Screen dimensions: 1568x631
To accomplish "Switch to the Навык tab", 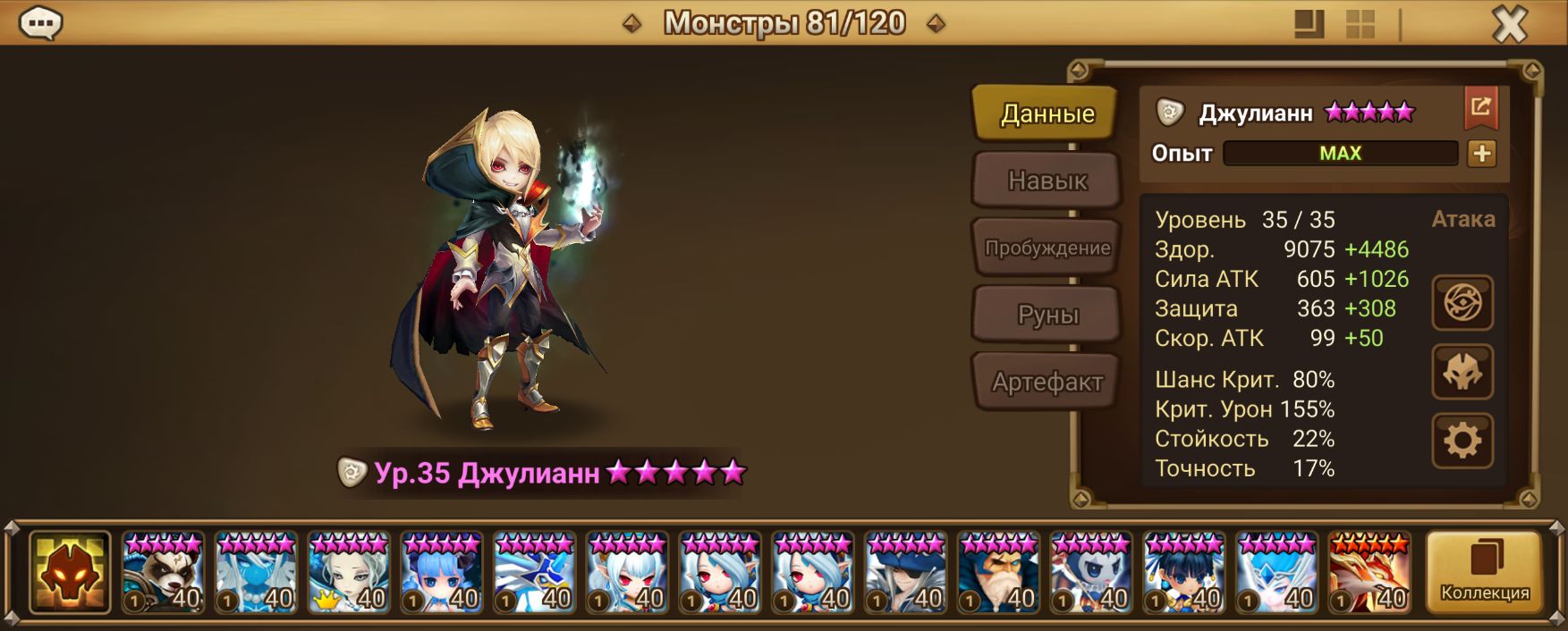I will 1047,181.
